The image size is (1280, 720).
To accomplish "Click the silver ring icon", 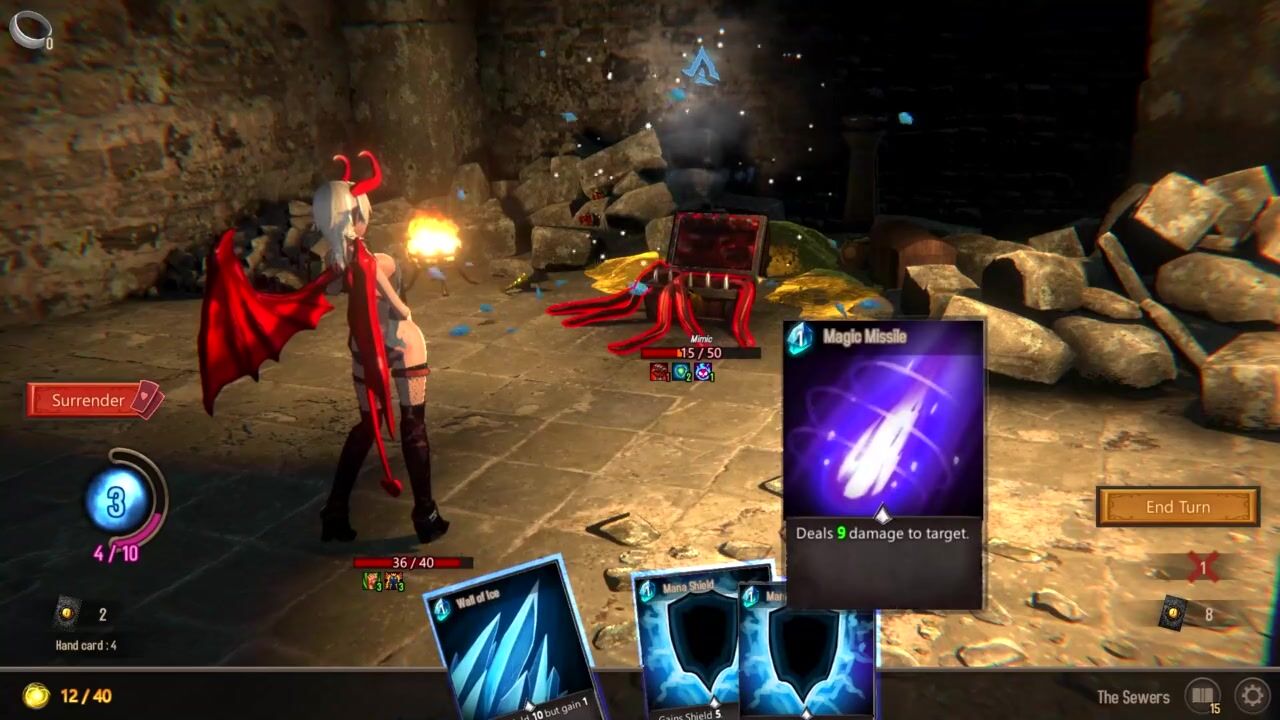I will tap(28, 27).
